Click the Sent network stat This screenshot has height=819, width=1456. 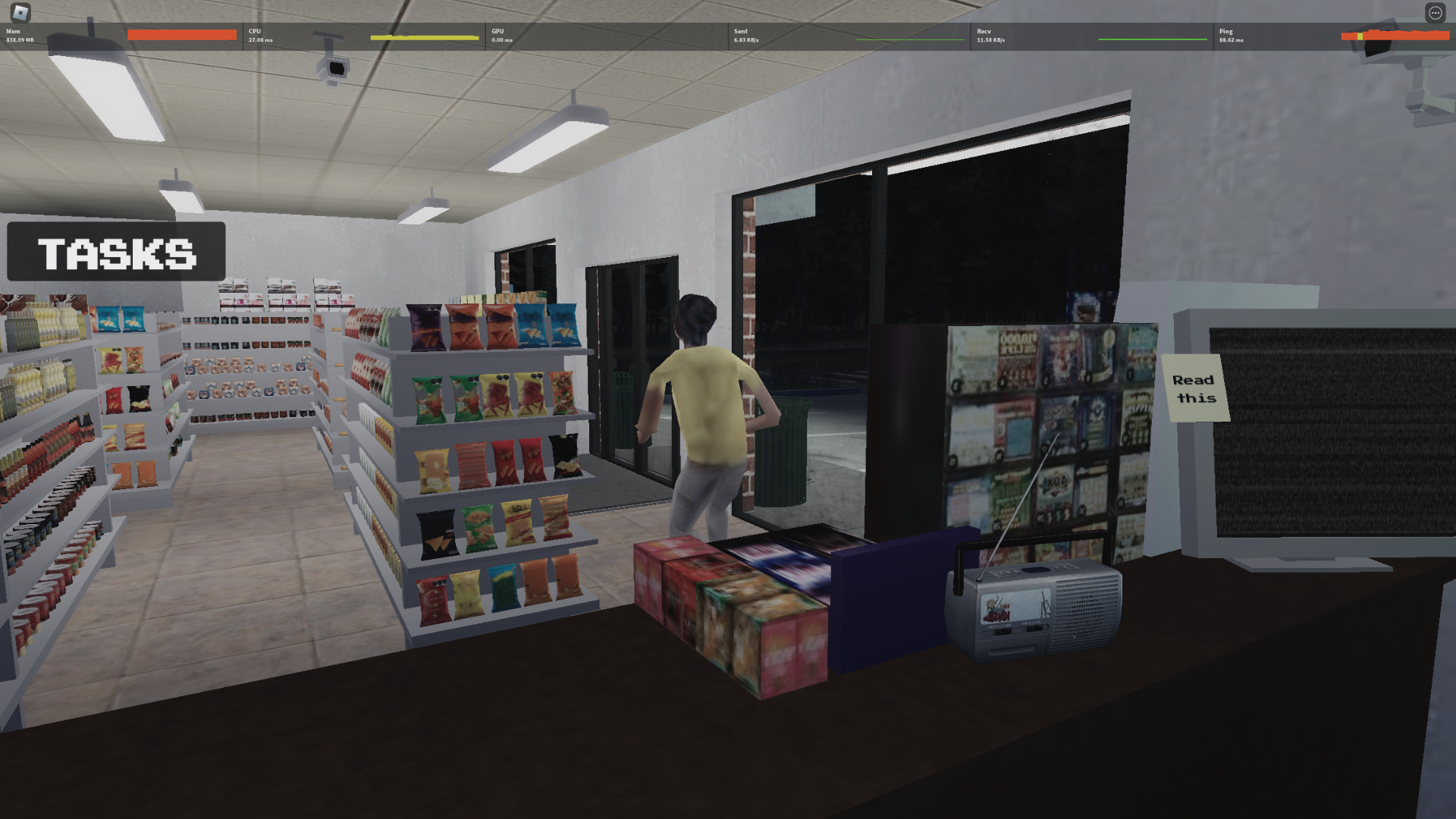(x=743, y=36)
